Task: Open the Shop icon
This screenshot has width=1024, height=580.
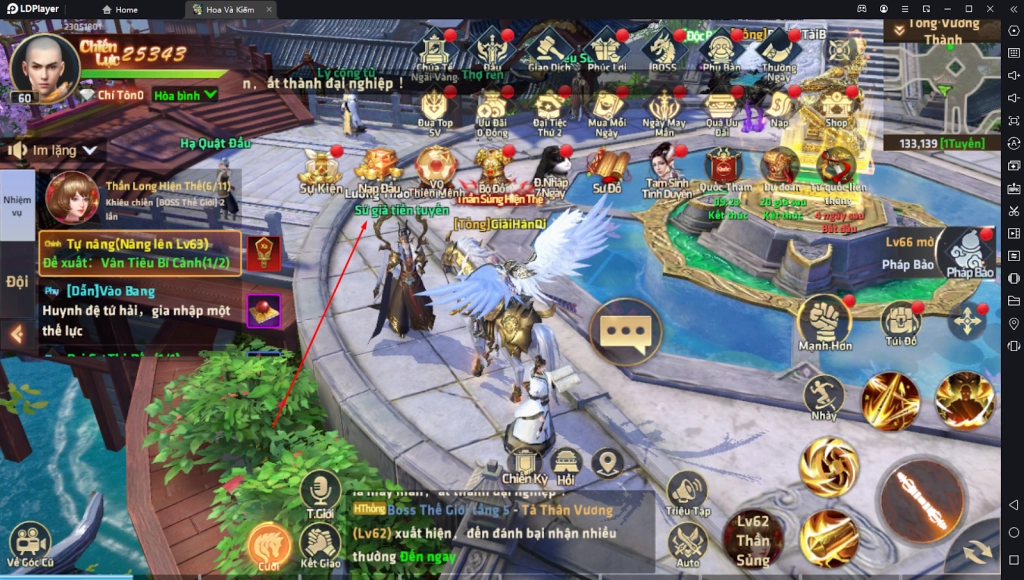Action: click(836, 105)
